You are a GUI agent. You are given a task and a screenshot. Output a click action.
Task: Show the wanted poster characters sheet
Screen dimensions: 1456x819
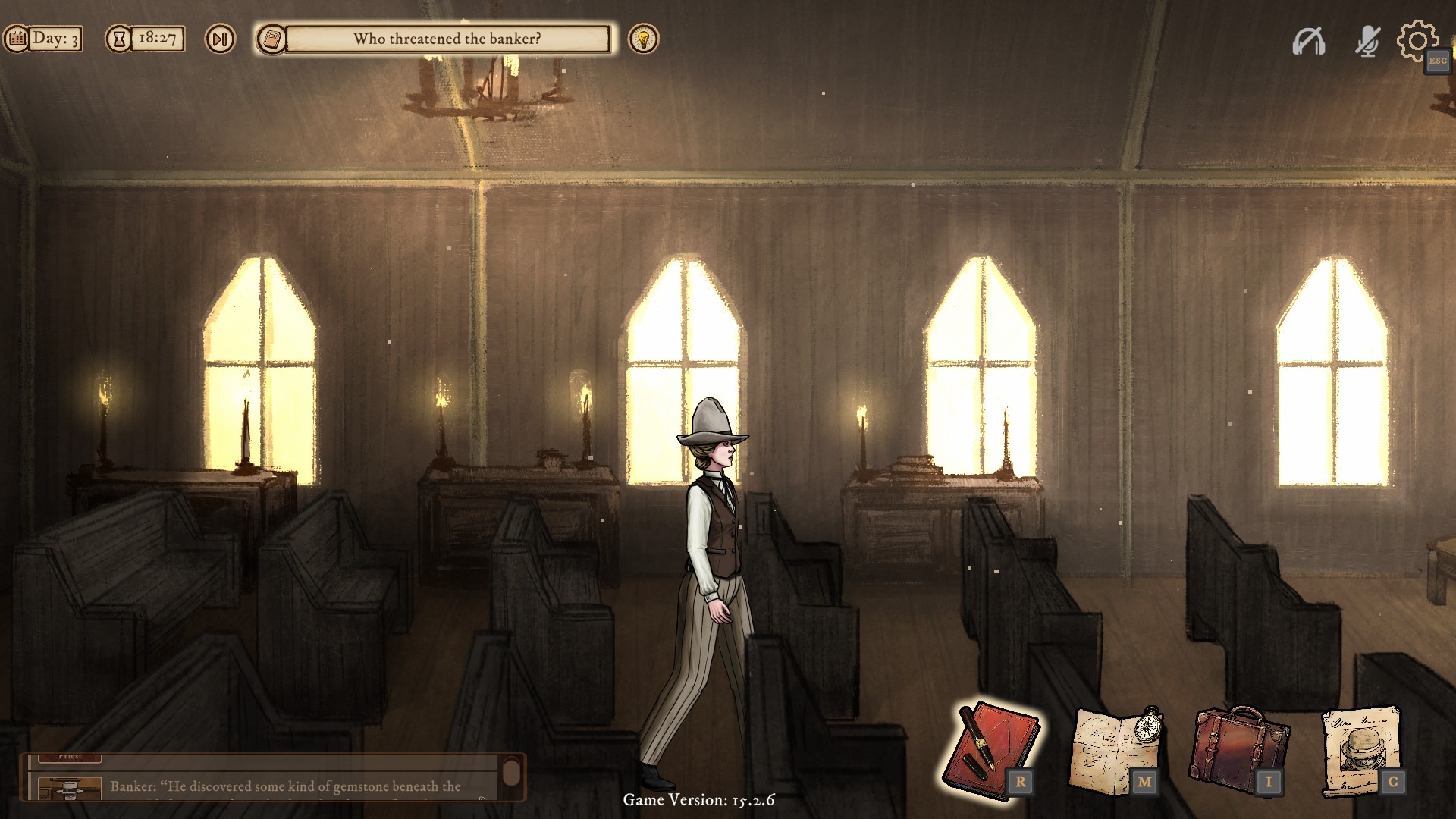1361,749
